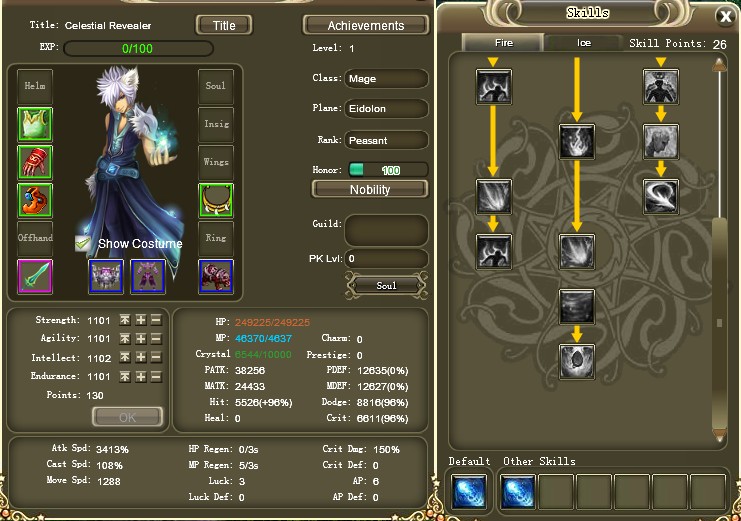Click the empty Wings equipment slot

216,162
